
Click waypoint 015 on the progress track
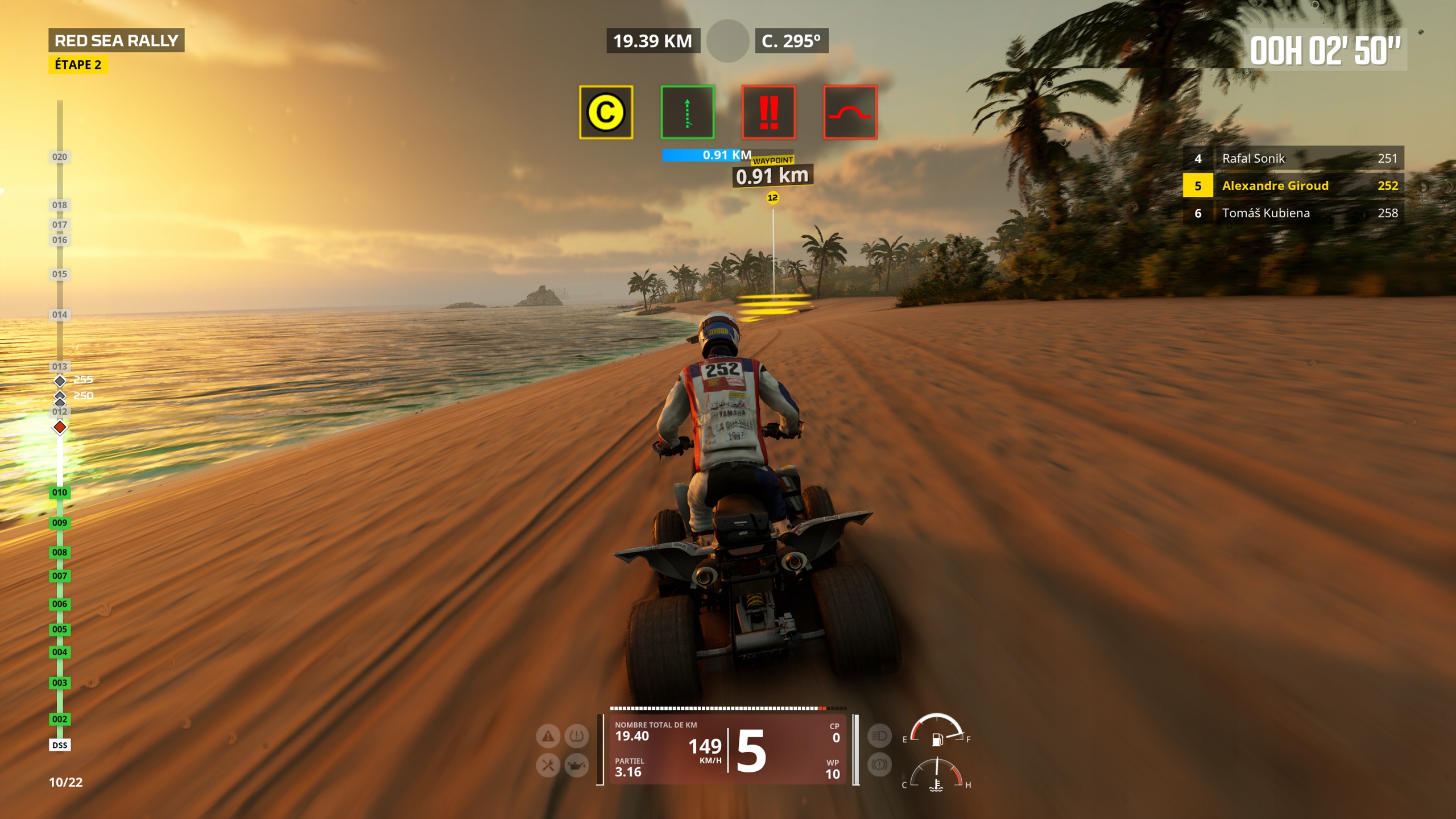[60, 274]
